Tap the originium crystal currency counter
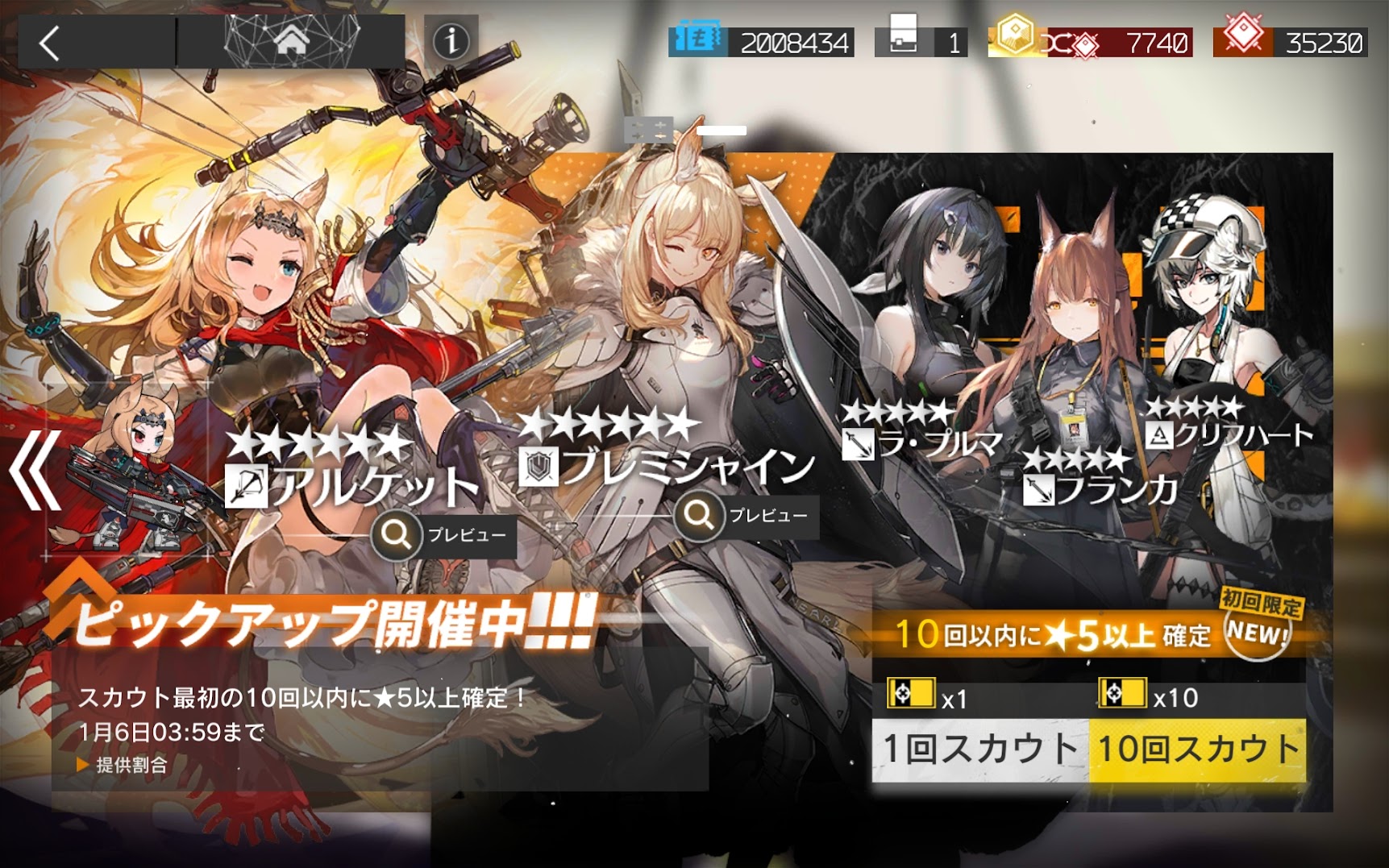The height and width of the screenshot is (868, 1389). tap(1291, 41)
